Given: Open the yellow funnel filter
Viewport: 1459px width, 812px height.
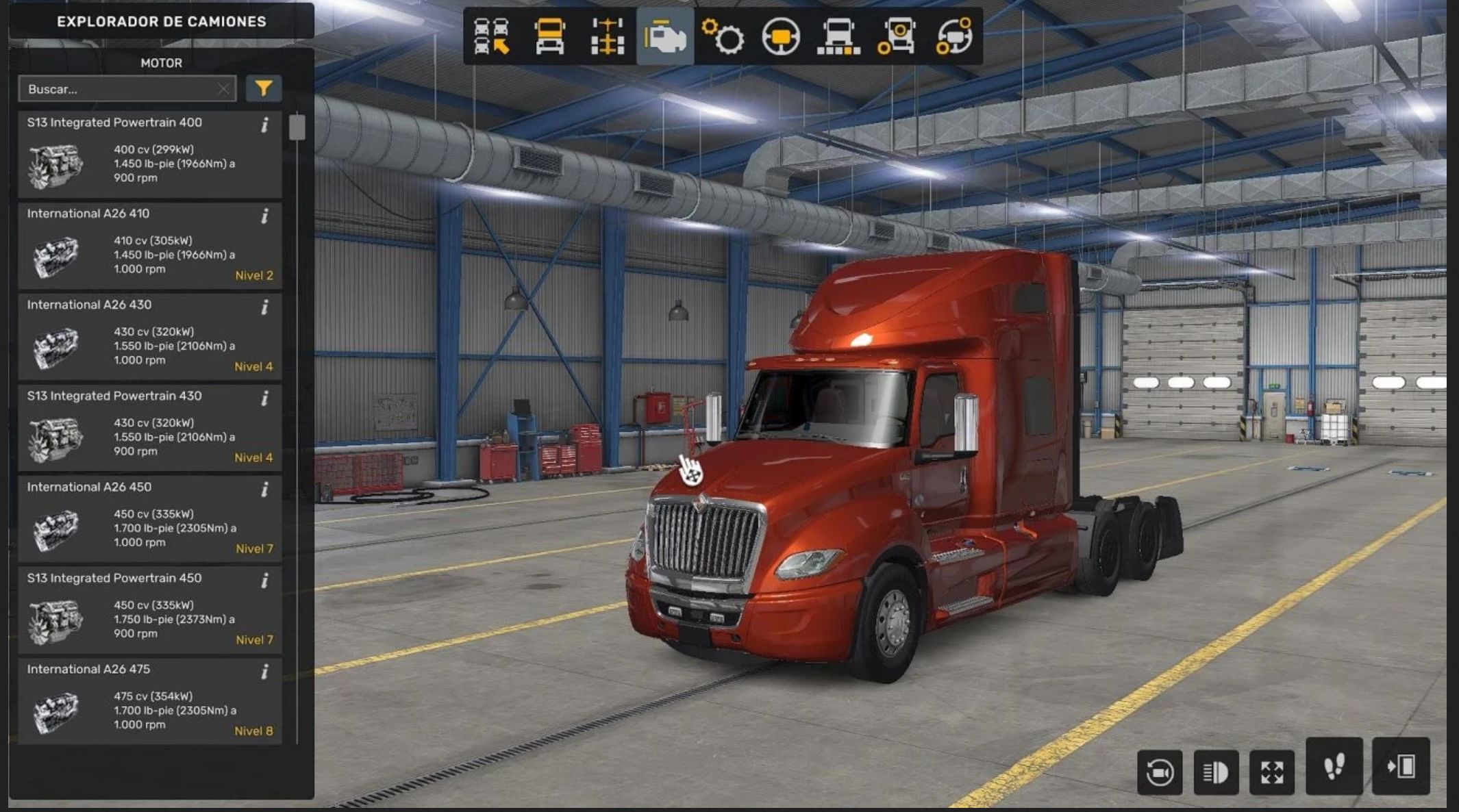Looking at the screenshot, I should 264,88.
